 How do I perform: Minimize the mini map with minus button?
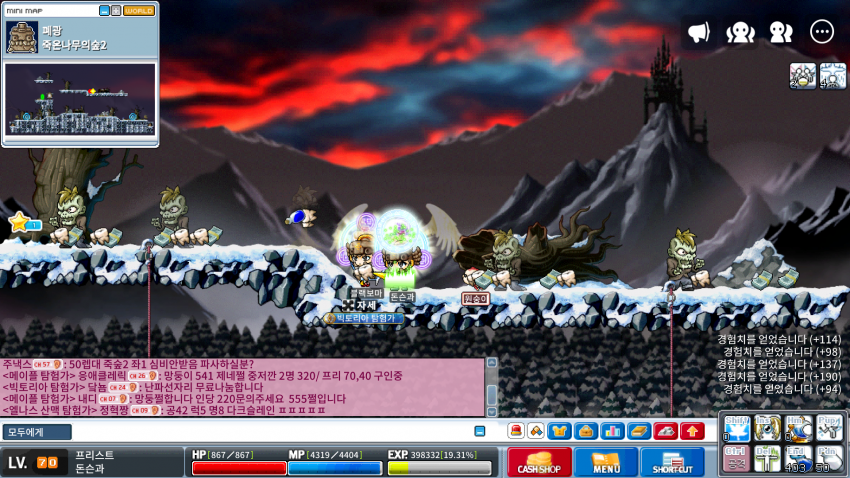pyautogui.click(x=104, y=10)
